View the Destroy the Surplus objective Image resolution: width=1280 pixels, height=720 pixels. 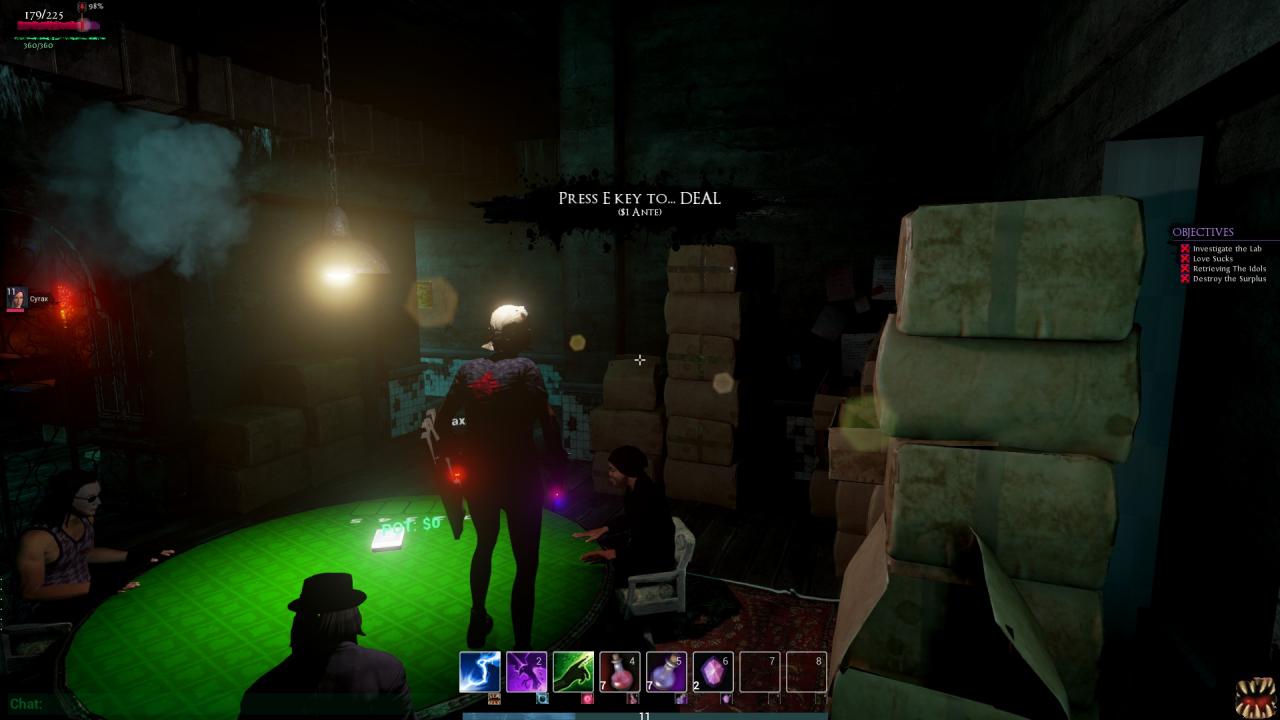tap(1229, 279)
